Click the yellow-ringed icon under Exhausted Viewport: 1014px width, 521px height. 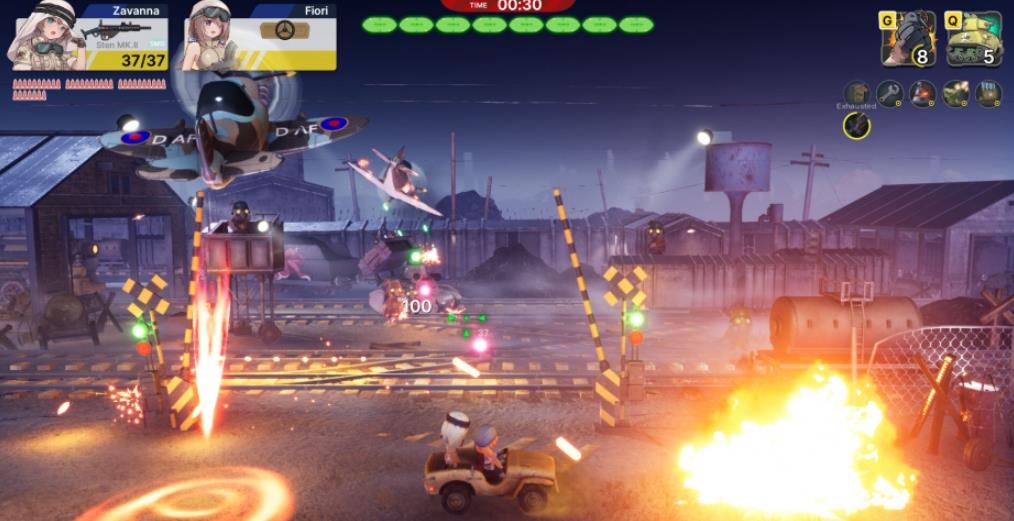(x=856, y=125)
